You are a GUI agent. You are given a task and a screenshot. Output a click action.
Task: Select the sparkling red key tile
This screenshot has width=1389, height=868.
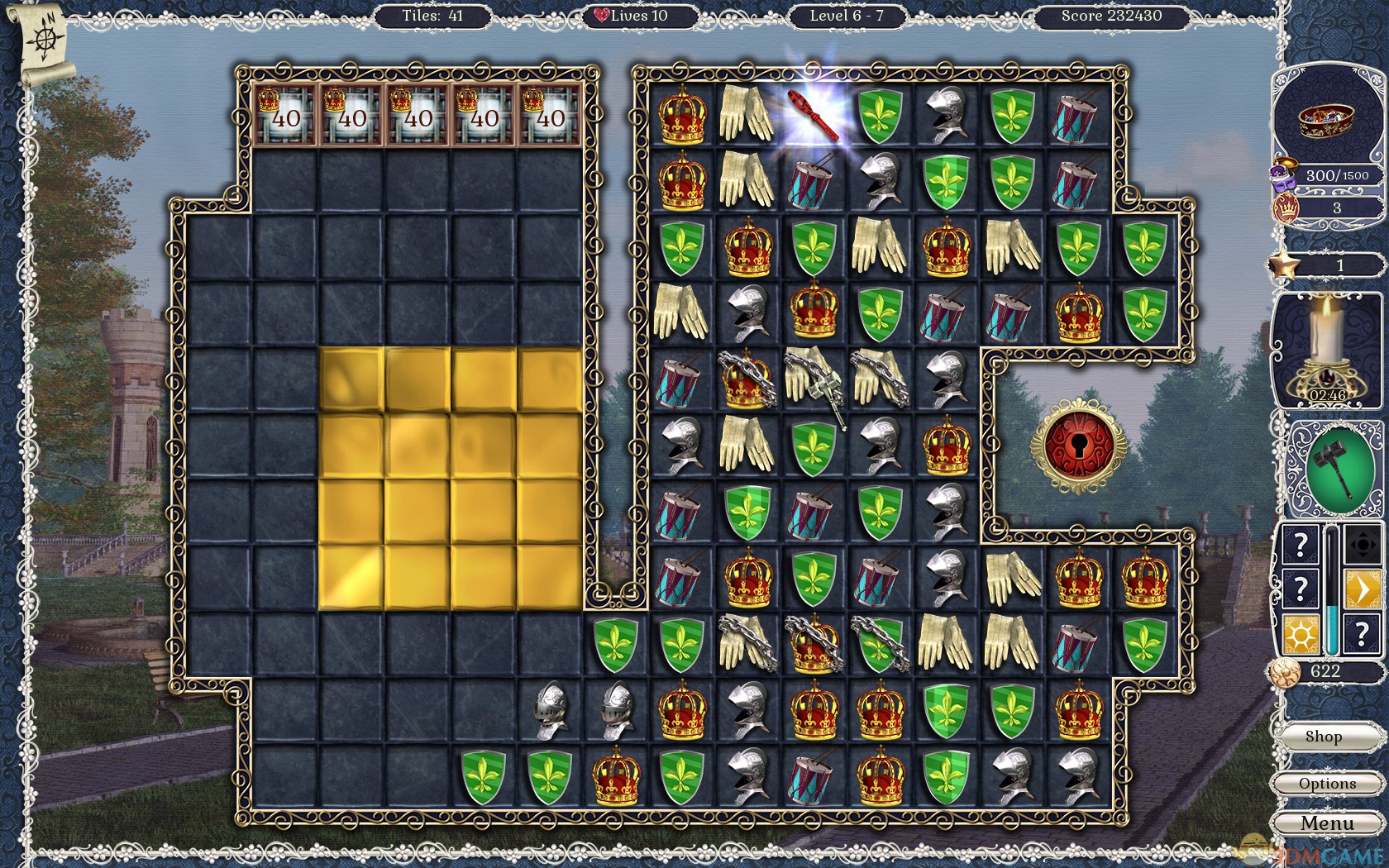pyautogui.click(x=814, y=115)
